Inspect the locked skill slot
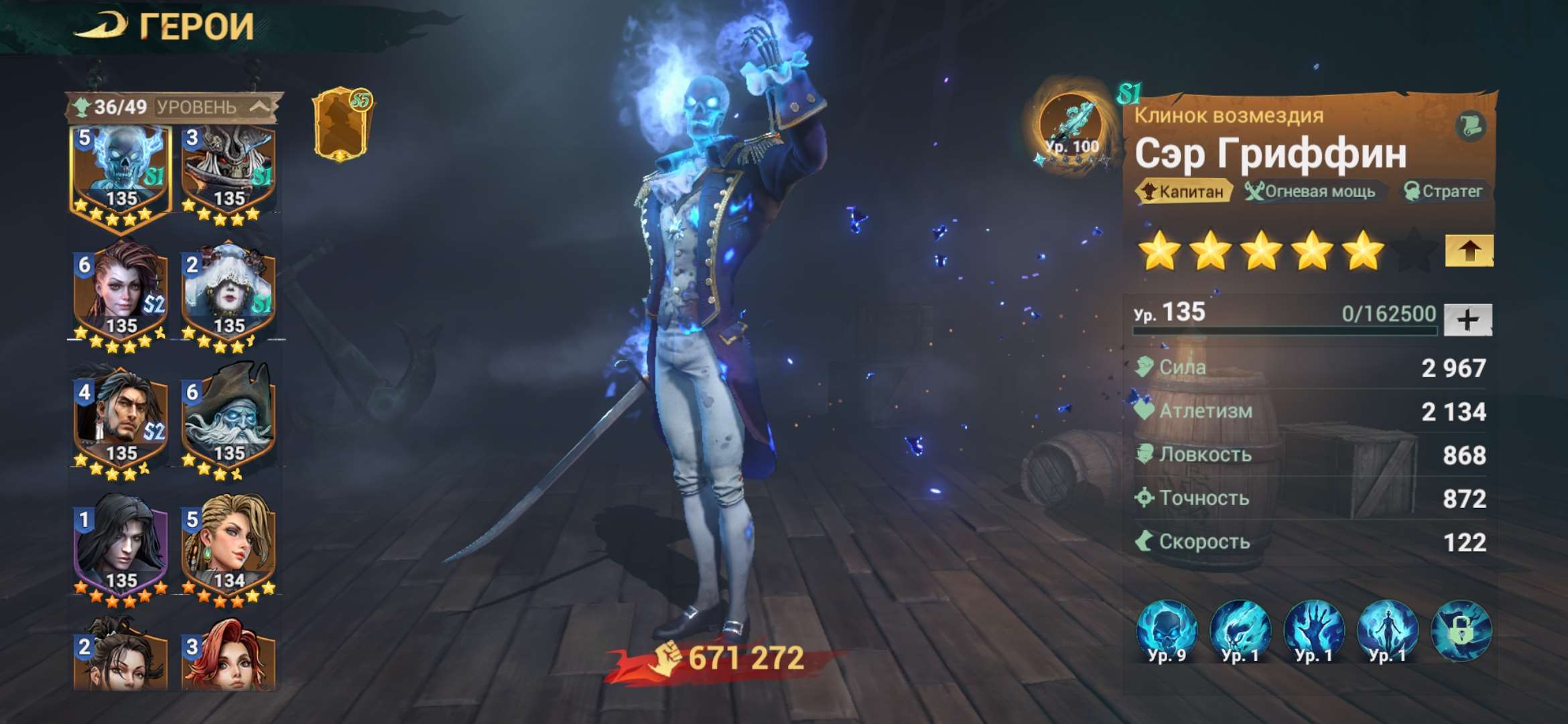The image size is (1568, 724). pos(1461,631)
